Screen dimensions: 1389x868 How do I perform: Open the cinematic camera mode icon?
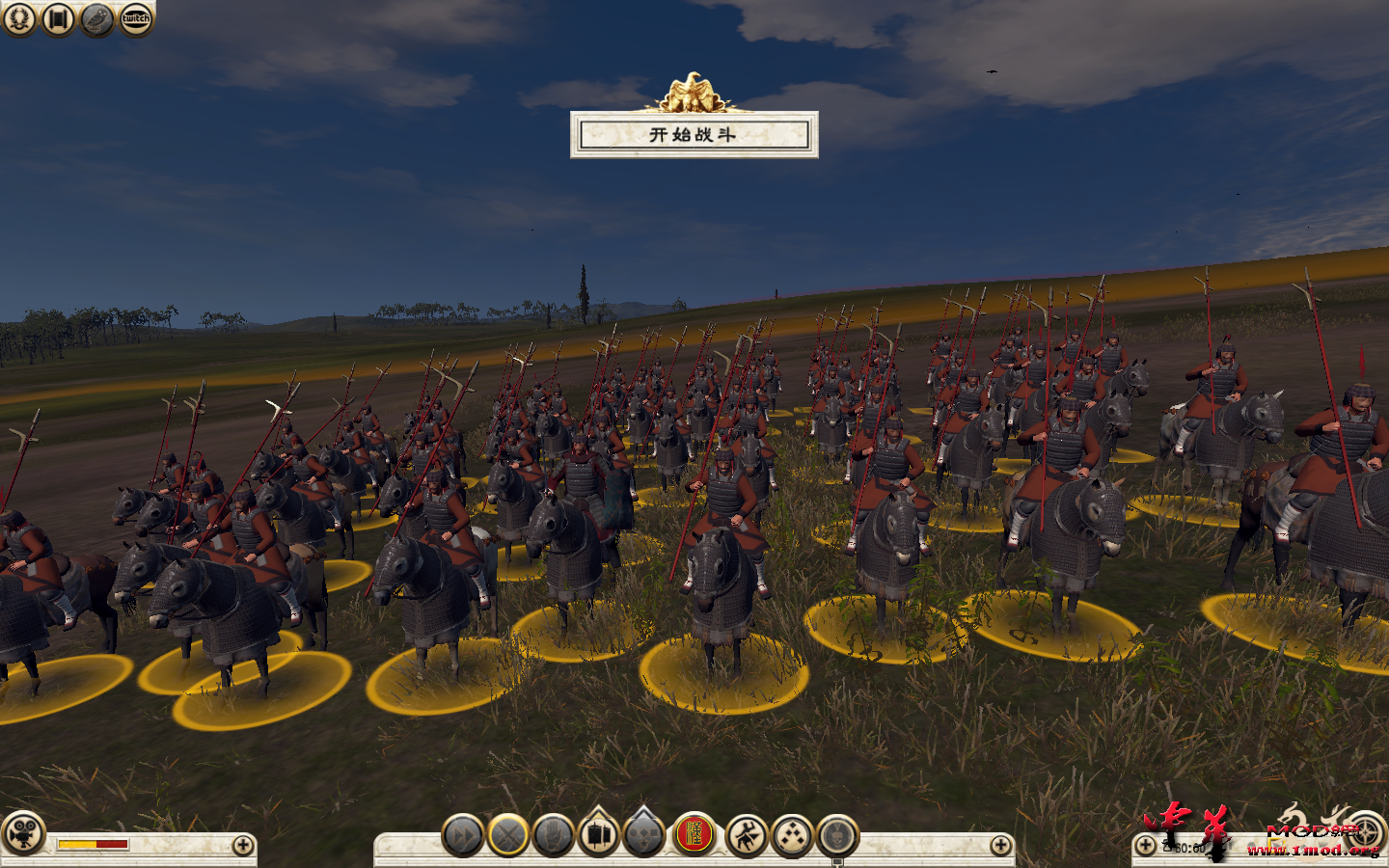pos(24,837)
